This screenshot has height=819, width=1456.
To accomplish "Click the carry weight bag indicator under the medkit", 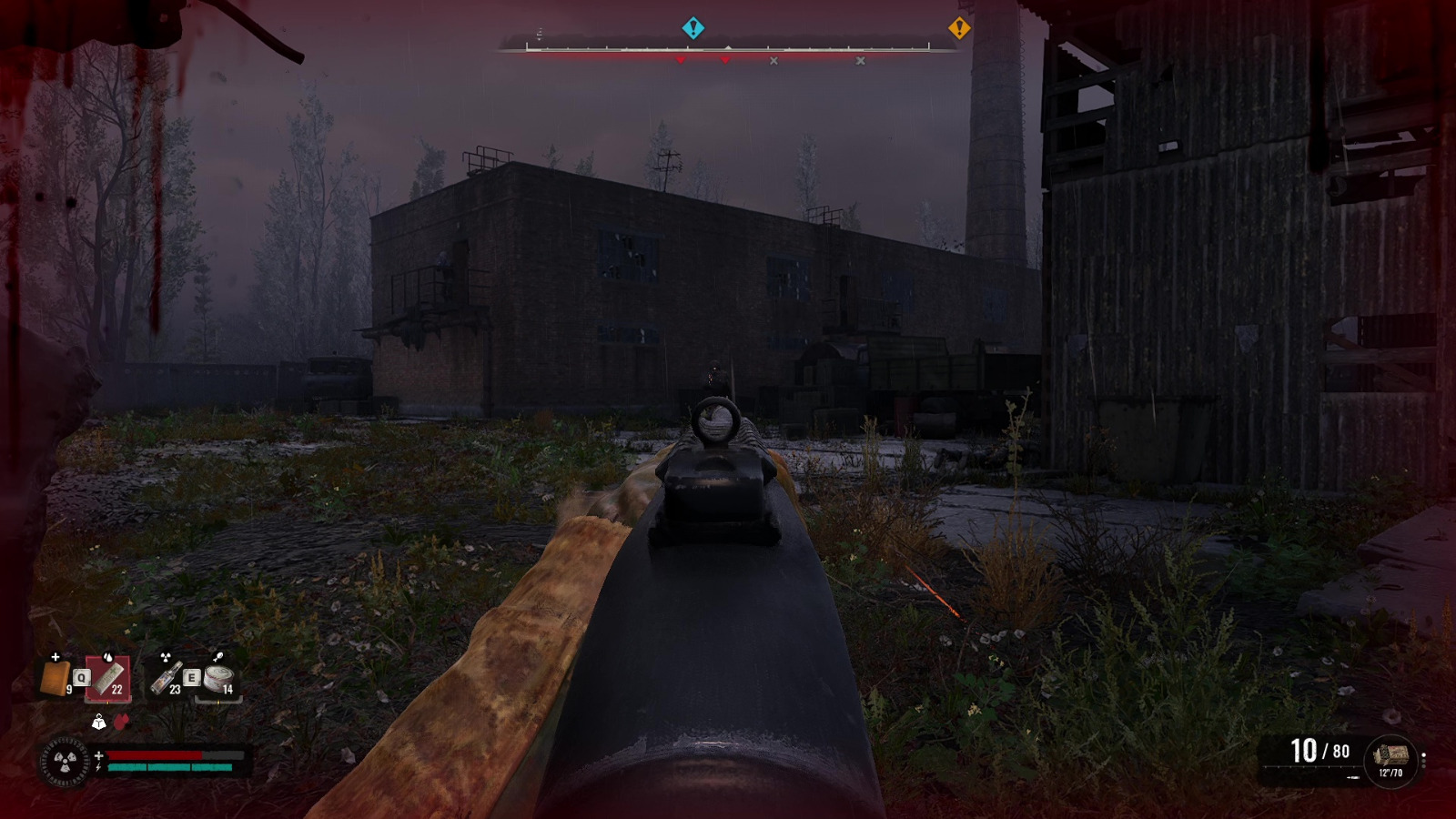I will click(100, 722).
